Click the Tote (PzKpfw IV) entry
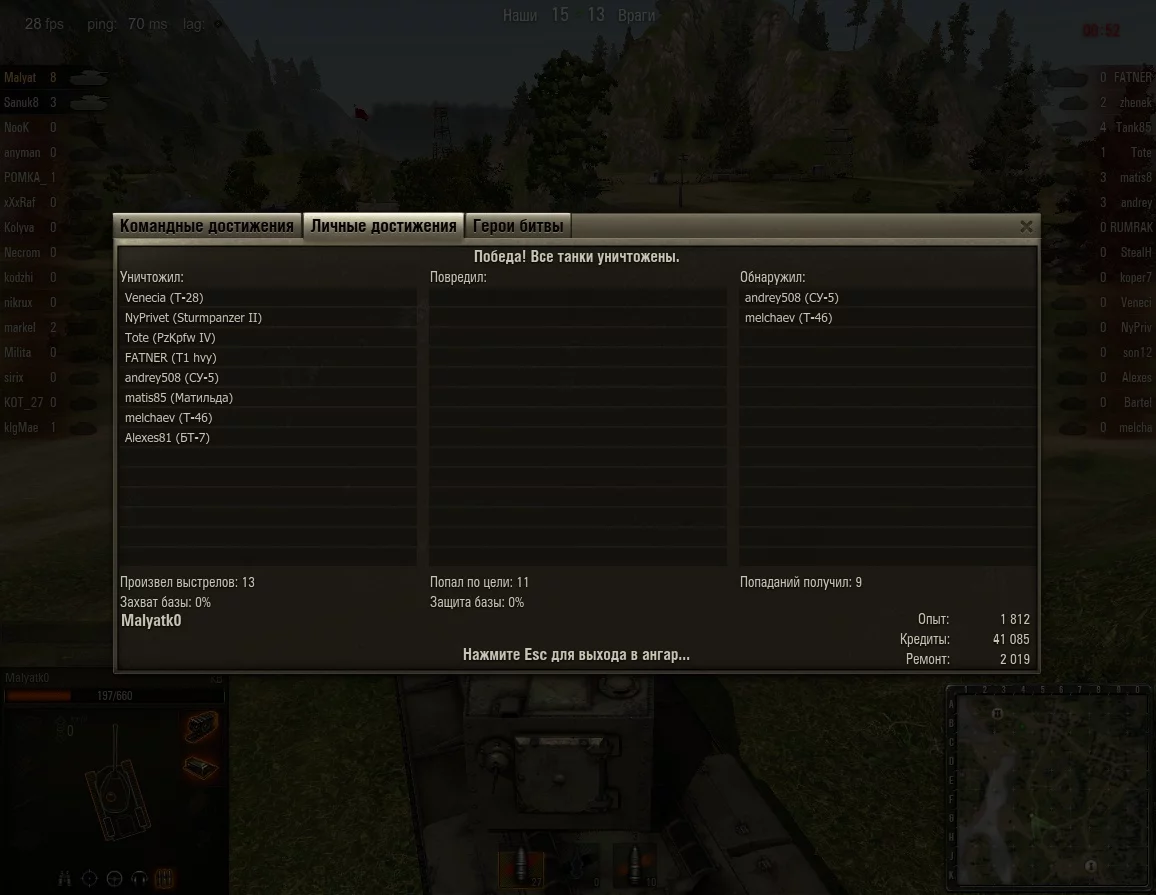The width and height of the screenshot is (1156, 895). tap(170, 338)
